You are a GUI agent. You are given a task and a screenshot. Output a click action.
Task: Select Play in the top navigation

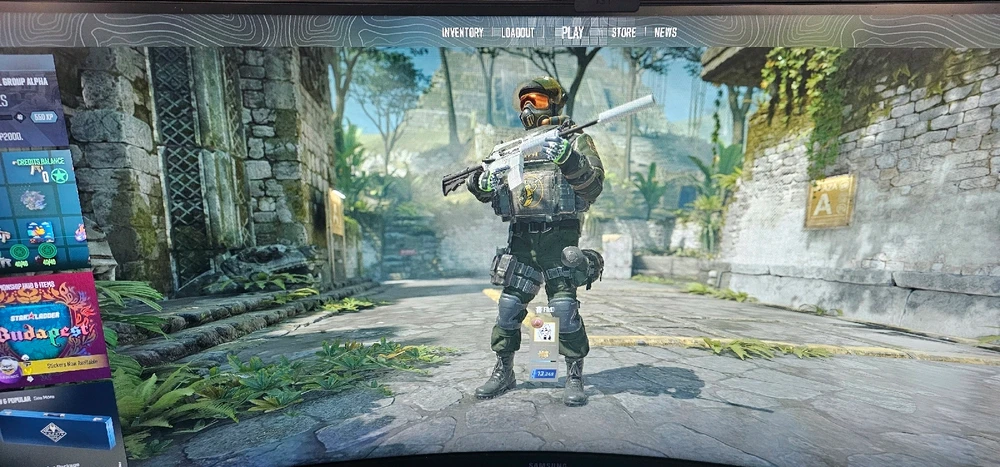pos(572,32)
